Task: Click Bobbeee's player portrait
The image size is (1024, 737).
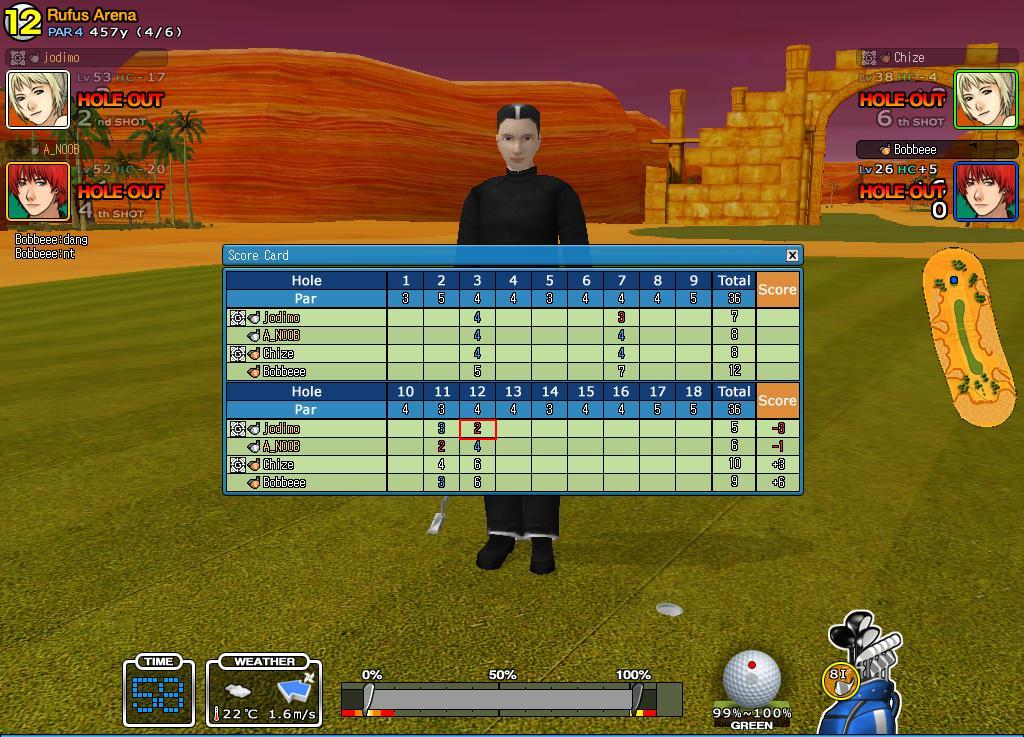Action: pyautogui.click(x=986, y=191)
